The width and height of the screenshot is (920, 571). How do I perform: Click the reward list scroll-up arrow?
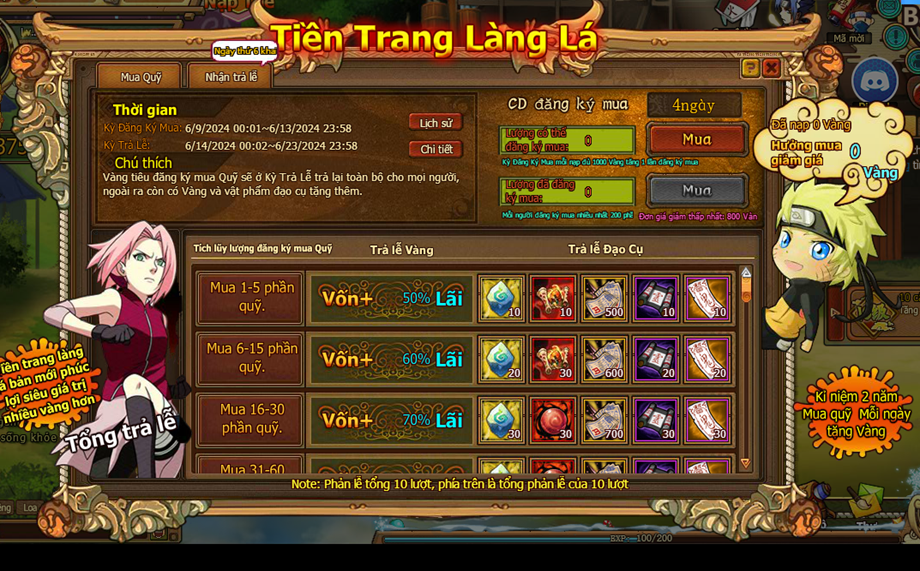(745, 272)
